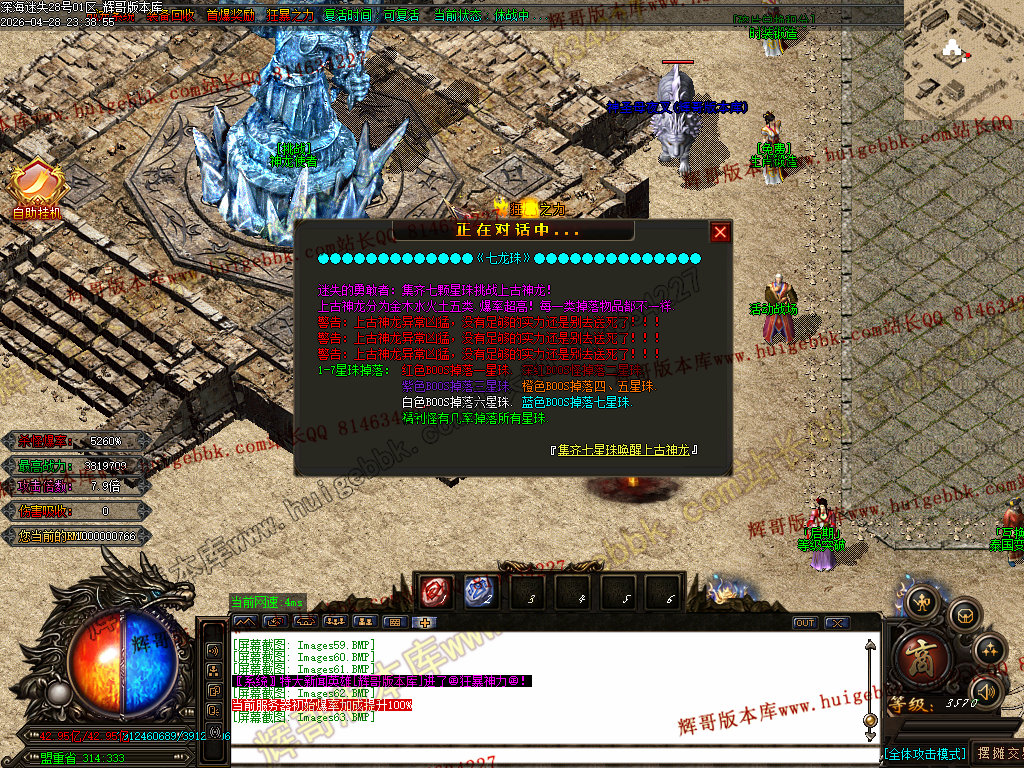Toggle the speaker sound button
Image resolution: width=1024 pixels, height=768 pixels.
click(986, 690)
